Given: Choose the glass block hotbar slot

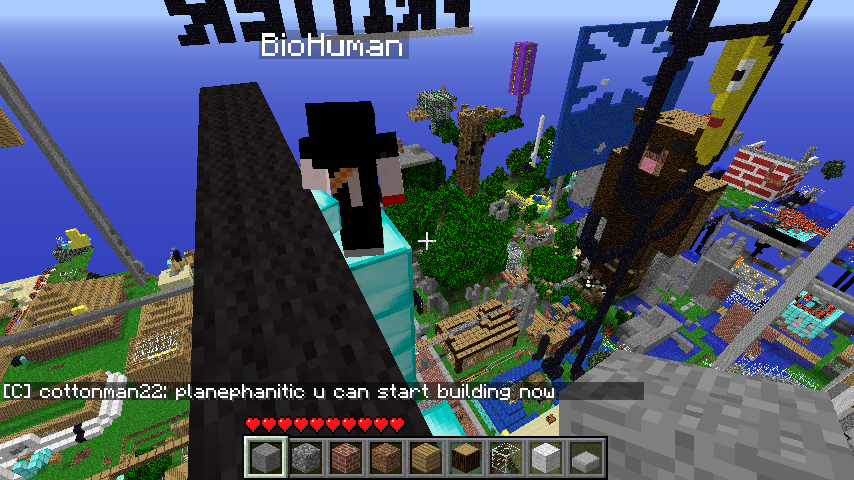Looking at the screenshot, I should tap(505, 459).
